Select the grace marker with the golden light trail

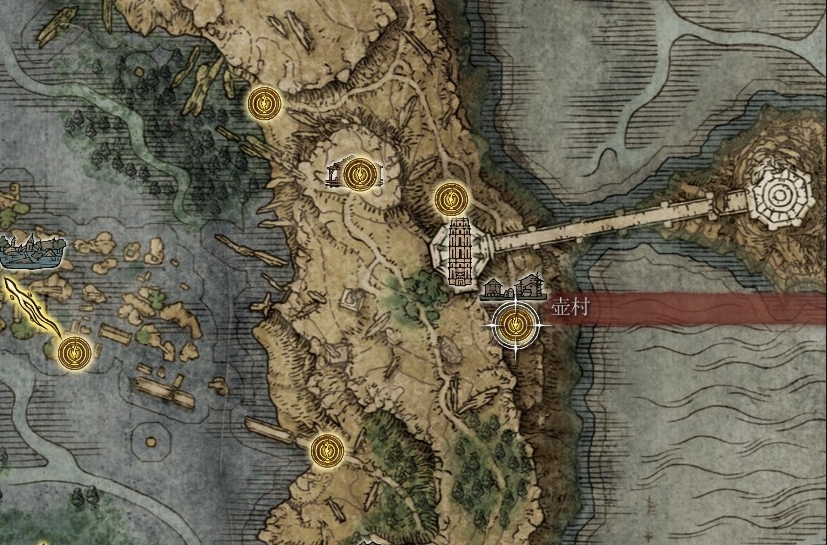point(74,352)
